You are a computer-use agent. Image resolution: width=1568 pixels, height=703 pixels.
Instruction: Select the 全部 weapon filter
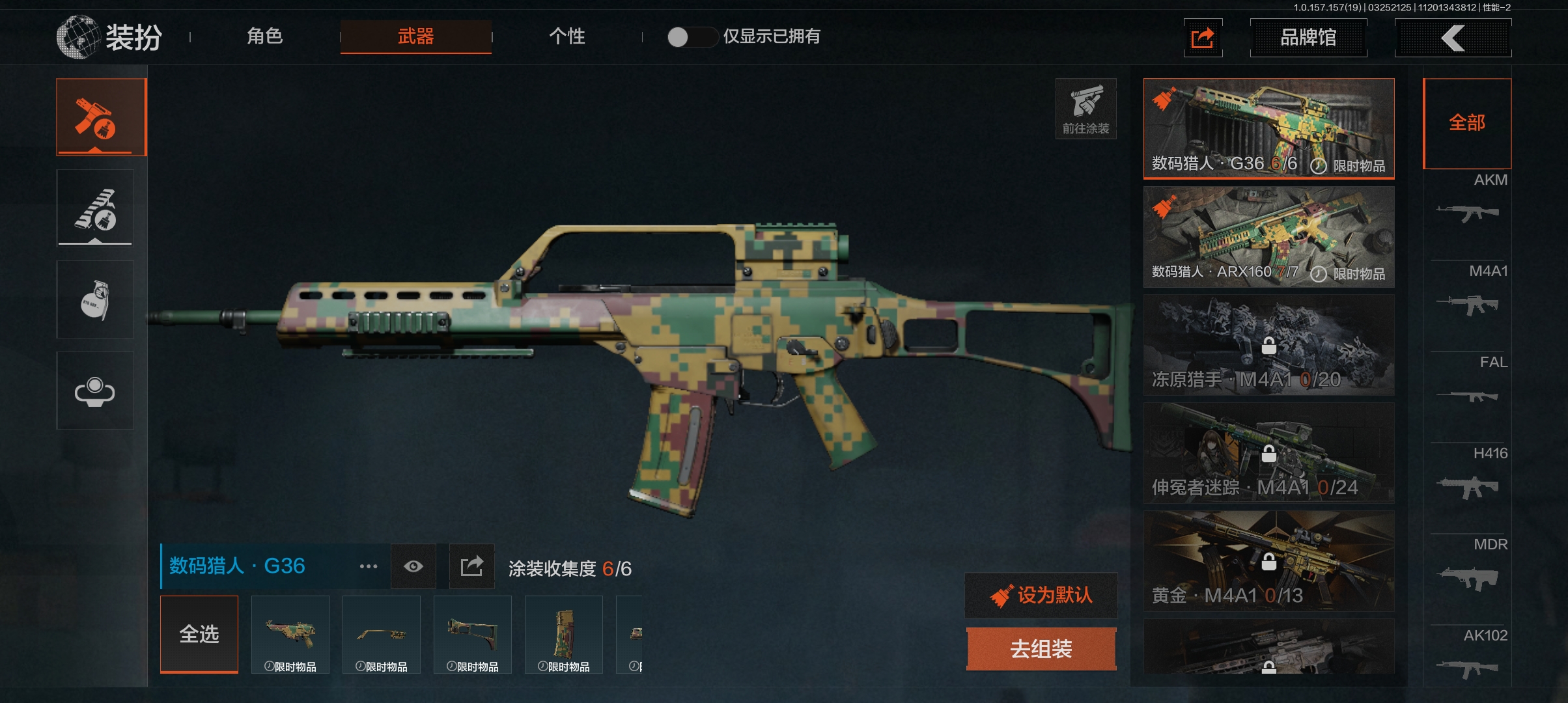[x=1466, y=123]
